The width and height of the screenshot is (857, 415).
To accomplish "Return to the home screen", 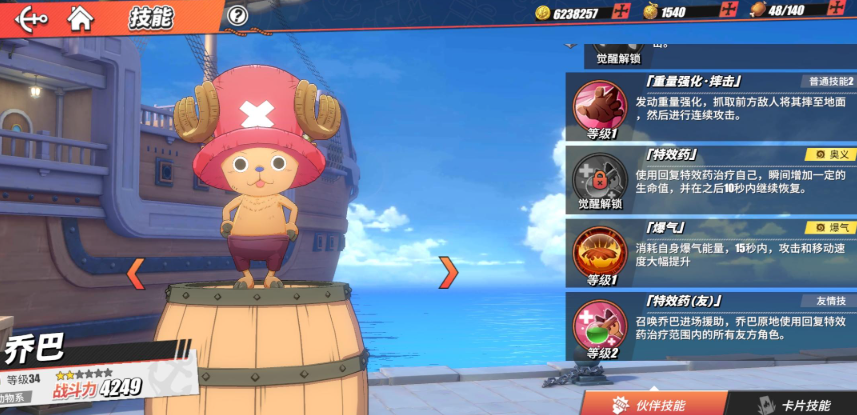I will 81,17.
